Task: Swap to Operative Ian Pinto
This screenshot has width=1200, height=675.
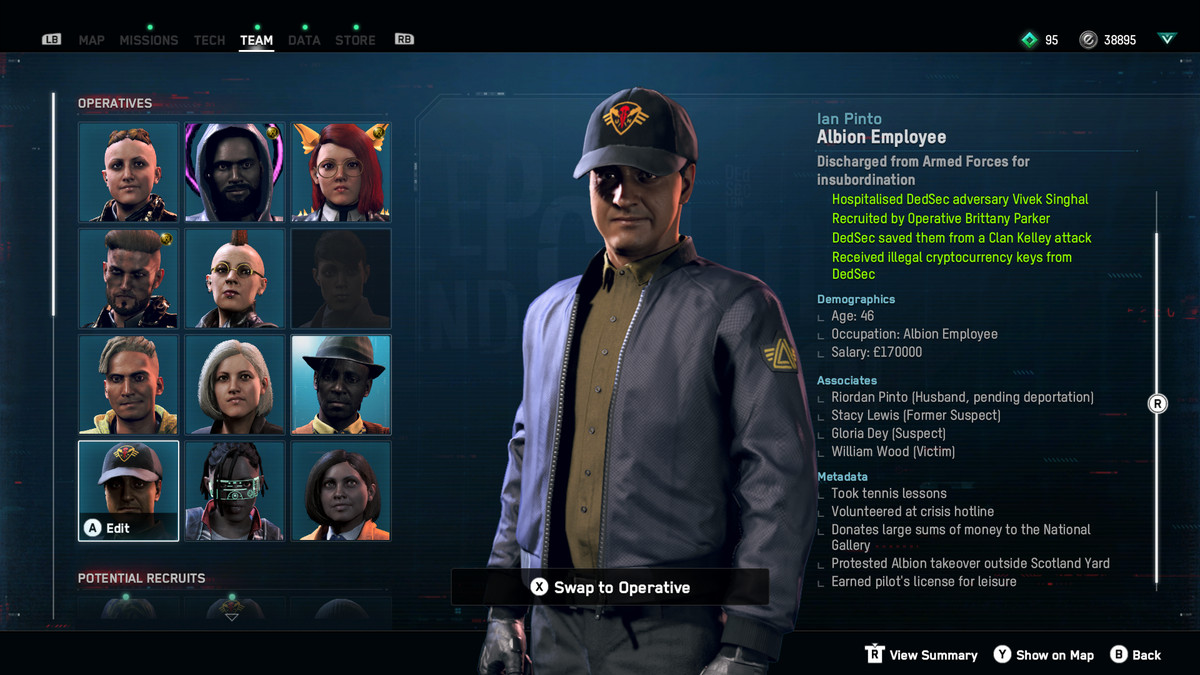Action: [610, 587]
